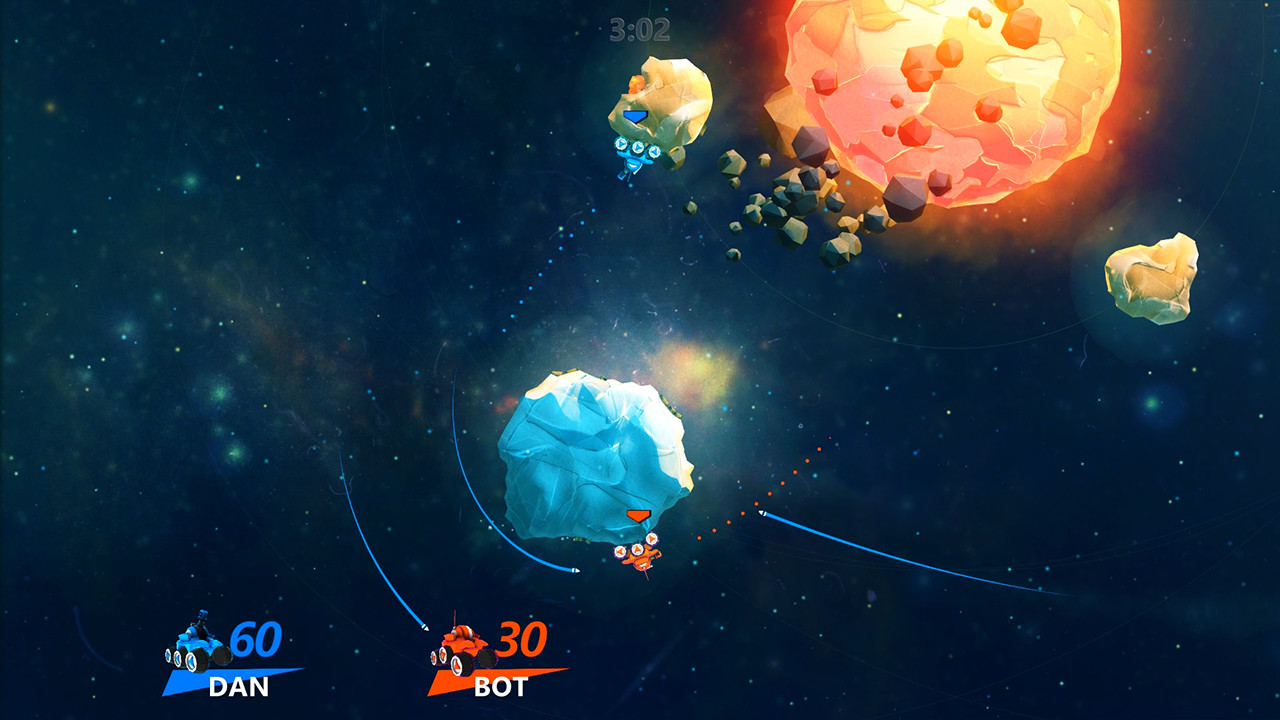The image size is (1280, 720).
Task: Select the blue rover standing on the upper asteroid
Action: pyautogui.click(x=633, y=165)
